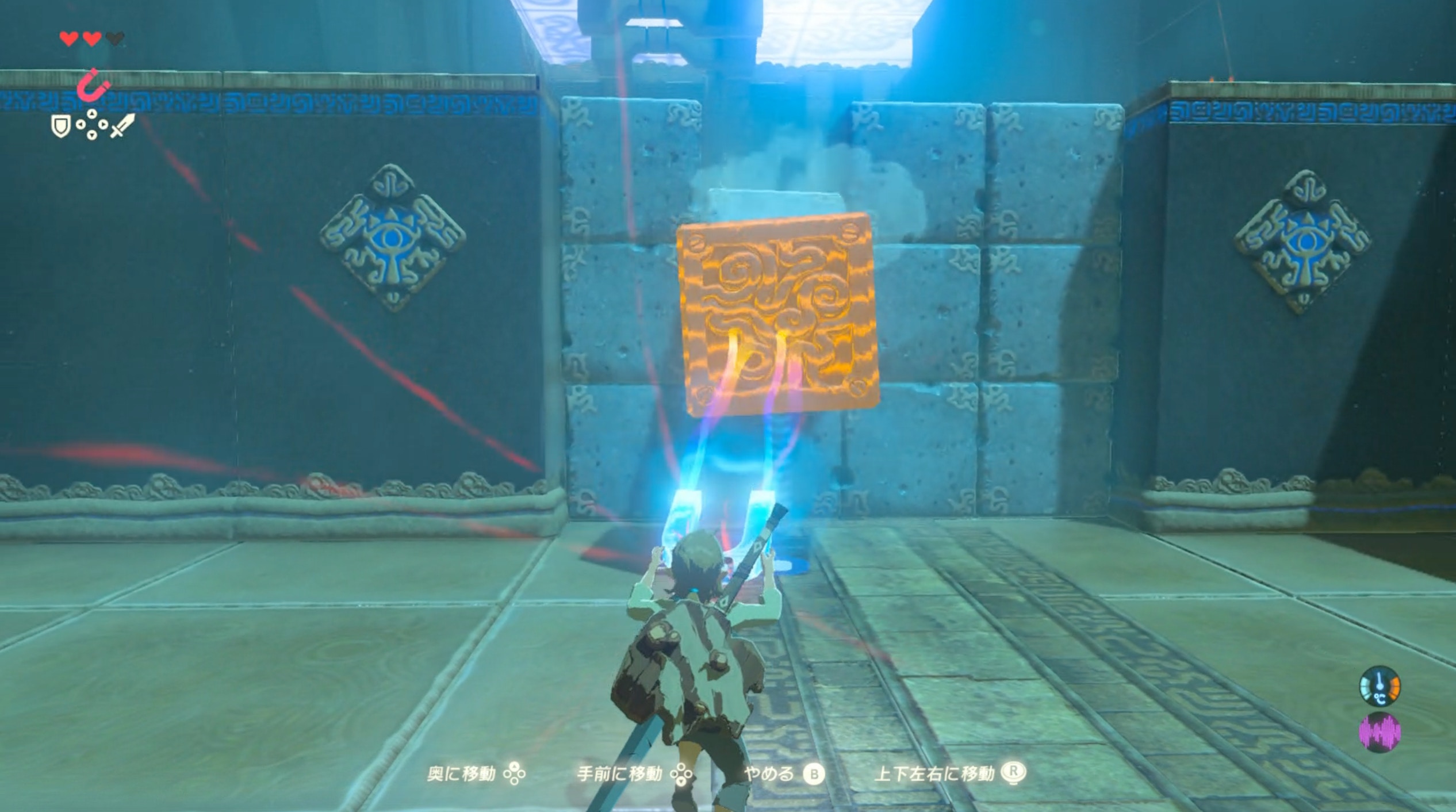Toggle the second red heart in the HUD
The width and height of the screenshot is (1456, 812).
(x=92, y=38)
